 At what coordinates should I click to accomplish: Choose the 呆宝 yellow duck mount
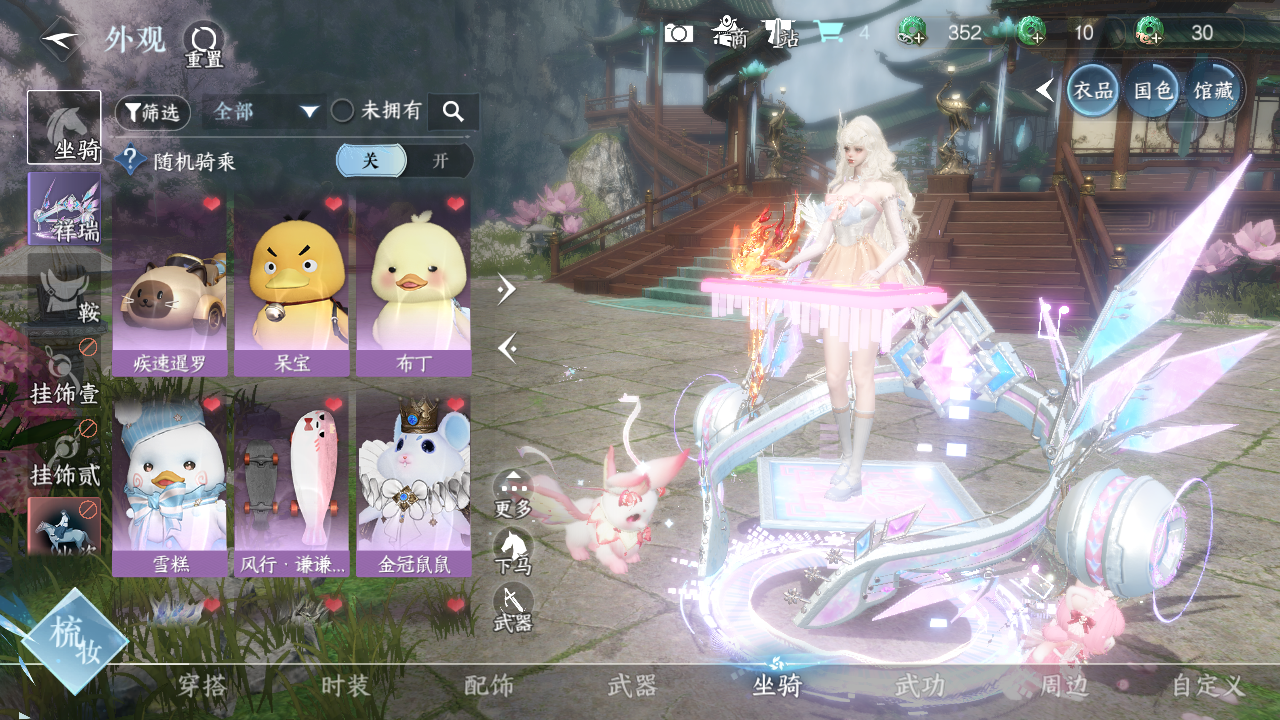[x=291, y=285]
